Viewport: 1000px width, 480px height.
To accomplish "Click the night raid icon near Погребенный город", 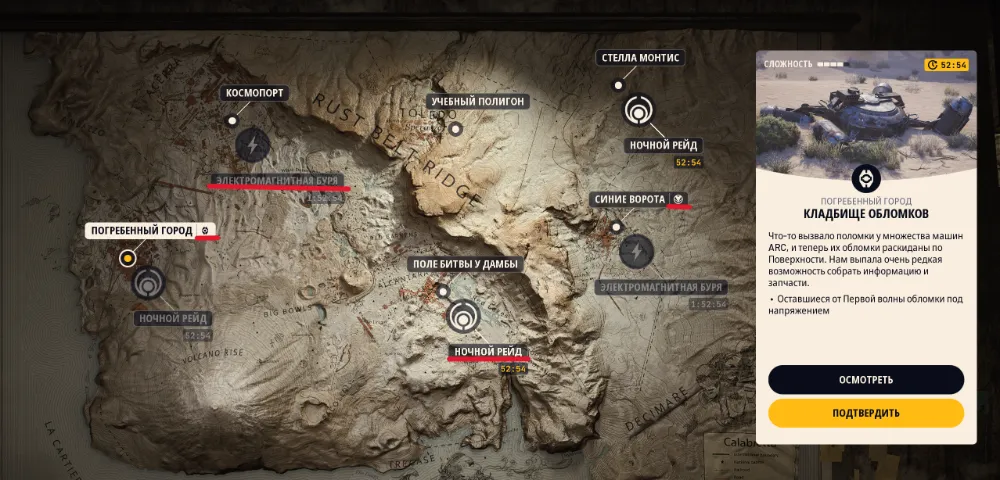I will pyautogui.click(x=149, y=283).
